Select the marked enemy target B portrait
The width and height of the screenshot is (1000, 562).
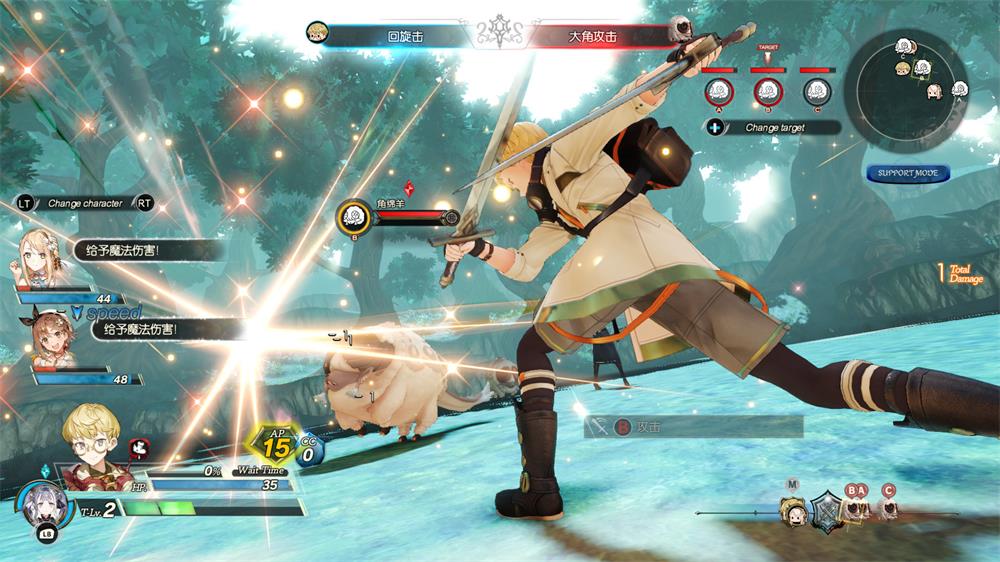(767, 92)
